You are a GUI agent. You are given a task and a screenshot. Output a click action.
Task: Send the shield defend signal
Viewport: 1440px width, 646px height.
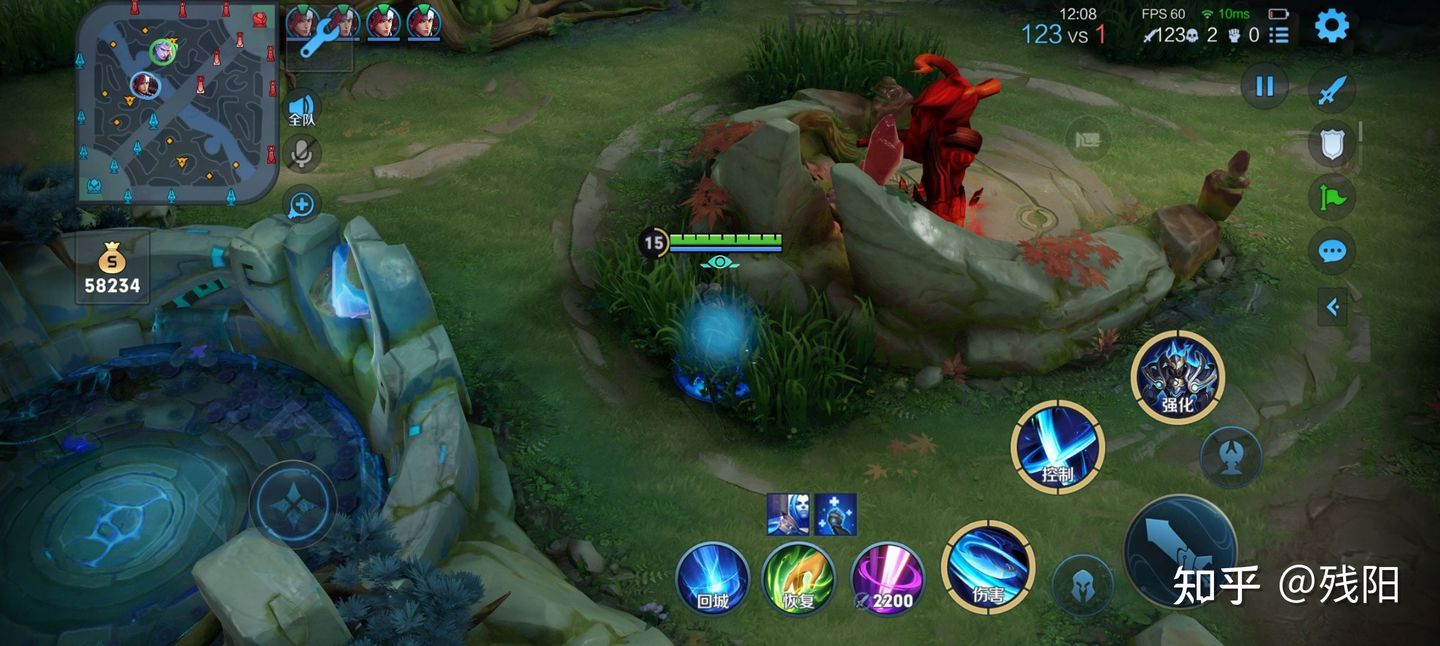1332,145
